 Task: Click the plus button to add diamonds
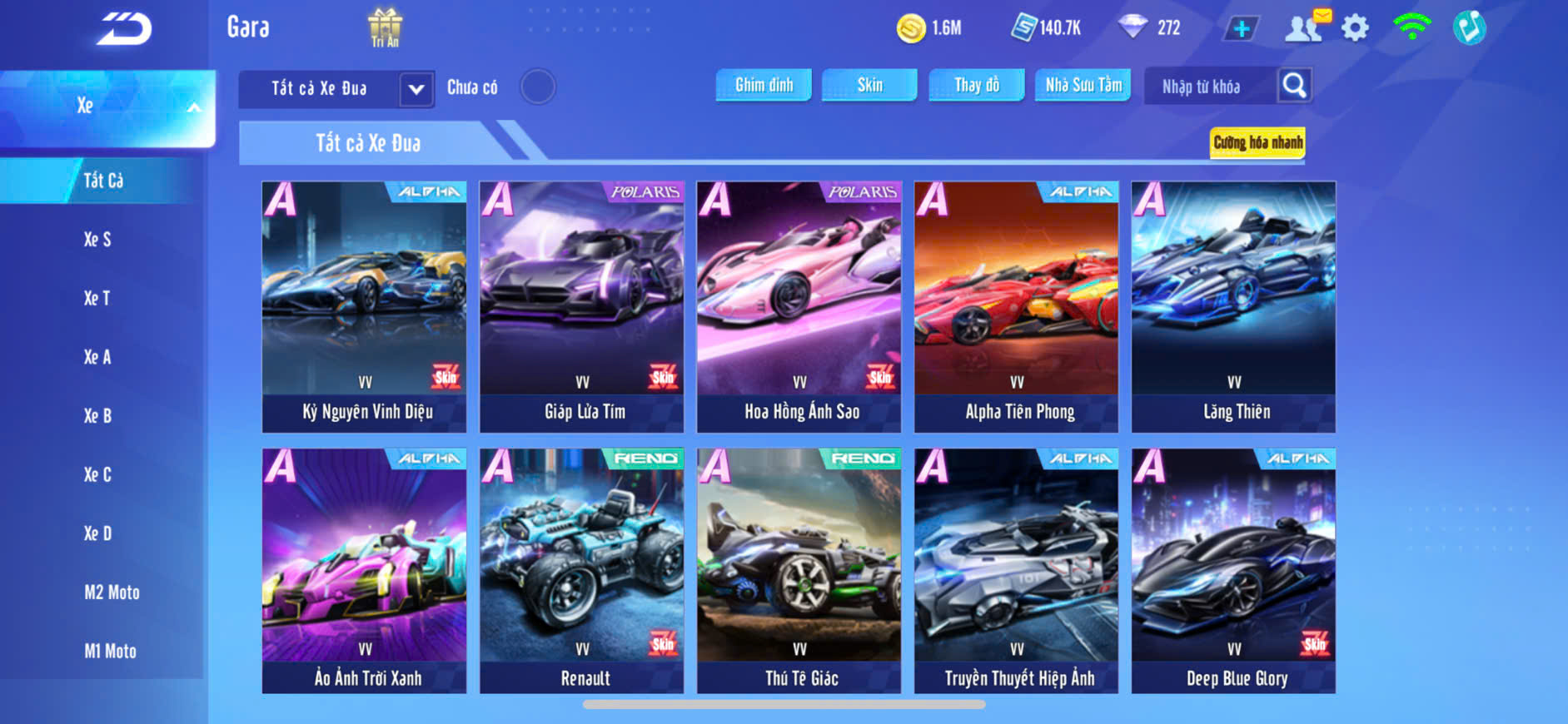(x=1241, y=28)
